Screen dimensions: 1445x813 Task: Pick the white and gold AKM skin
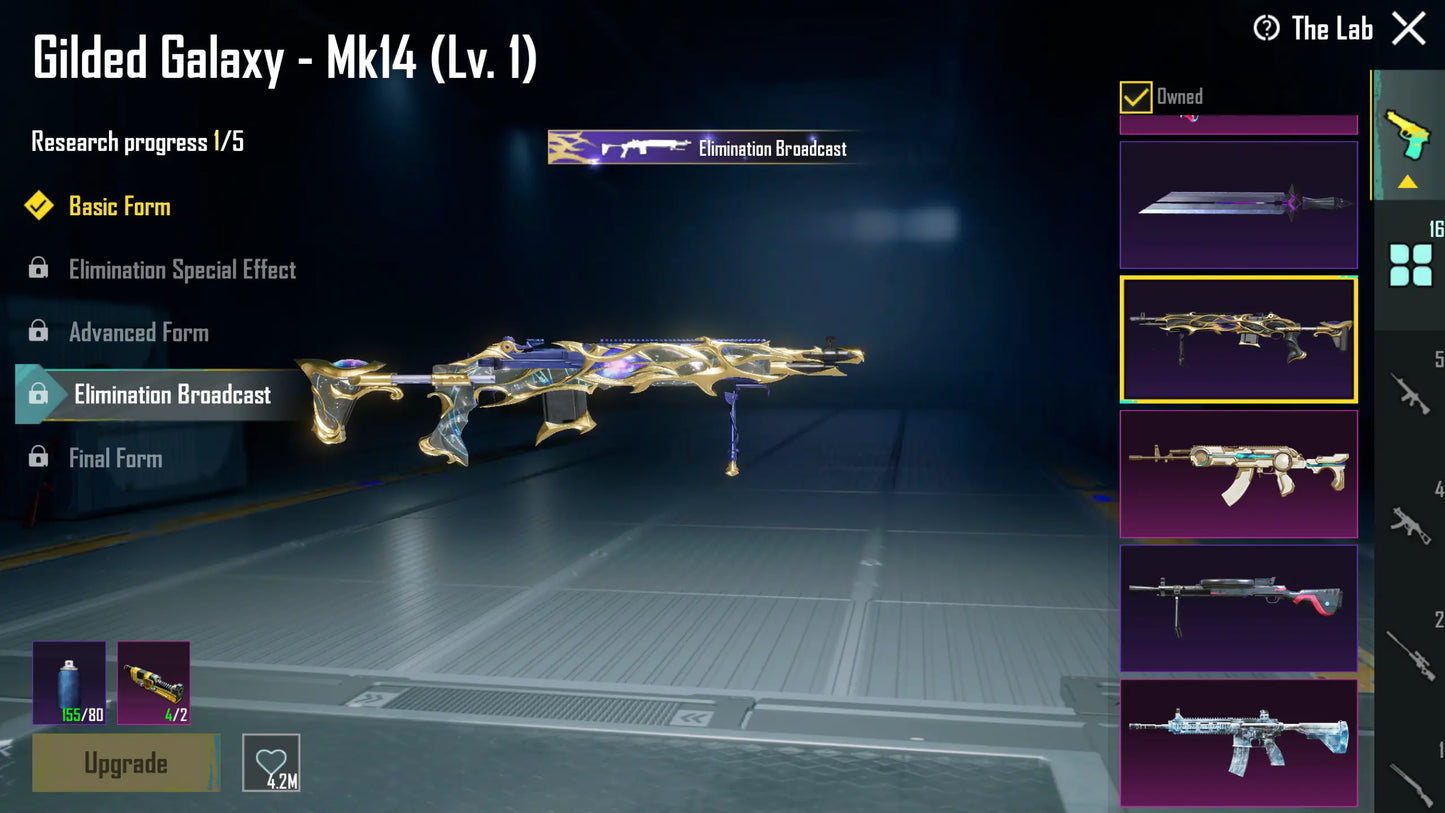point(1238,473)
